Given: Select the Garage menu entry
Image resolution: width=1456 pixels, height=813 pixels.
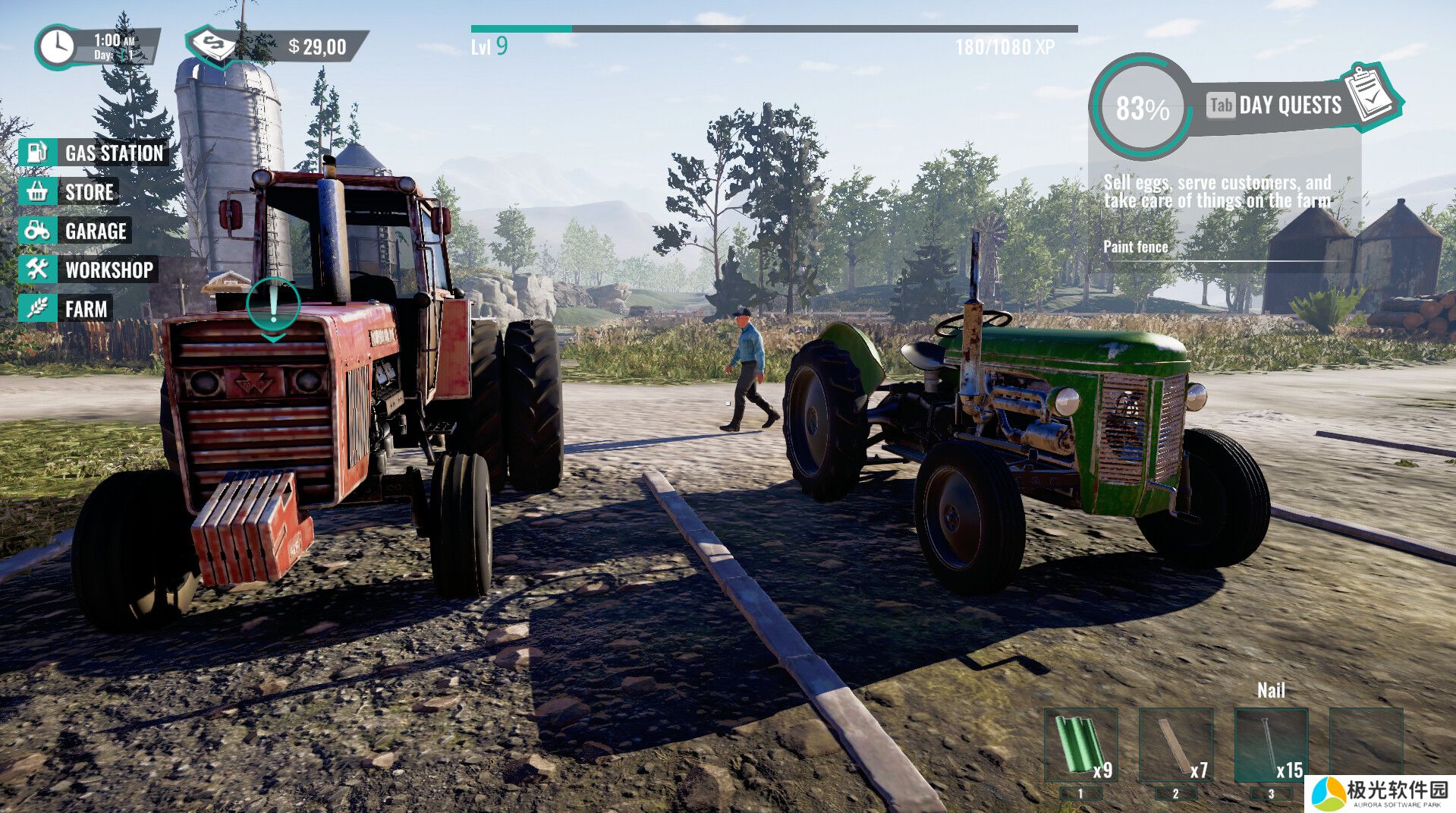Looking at the screenshot, I should tap(77, 231).
